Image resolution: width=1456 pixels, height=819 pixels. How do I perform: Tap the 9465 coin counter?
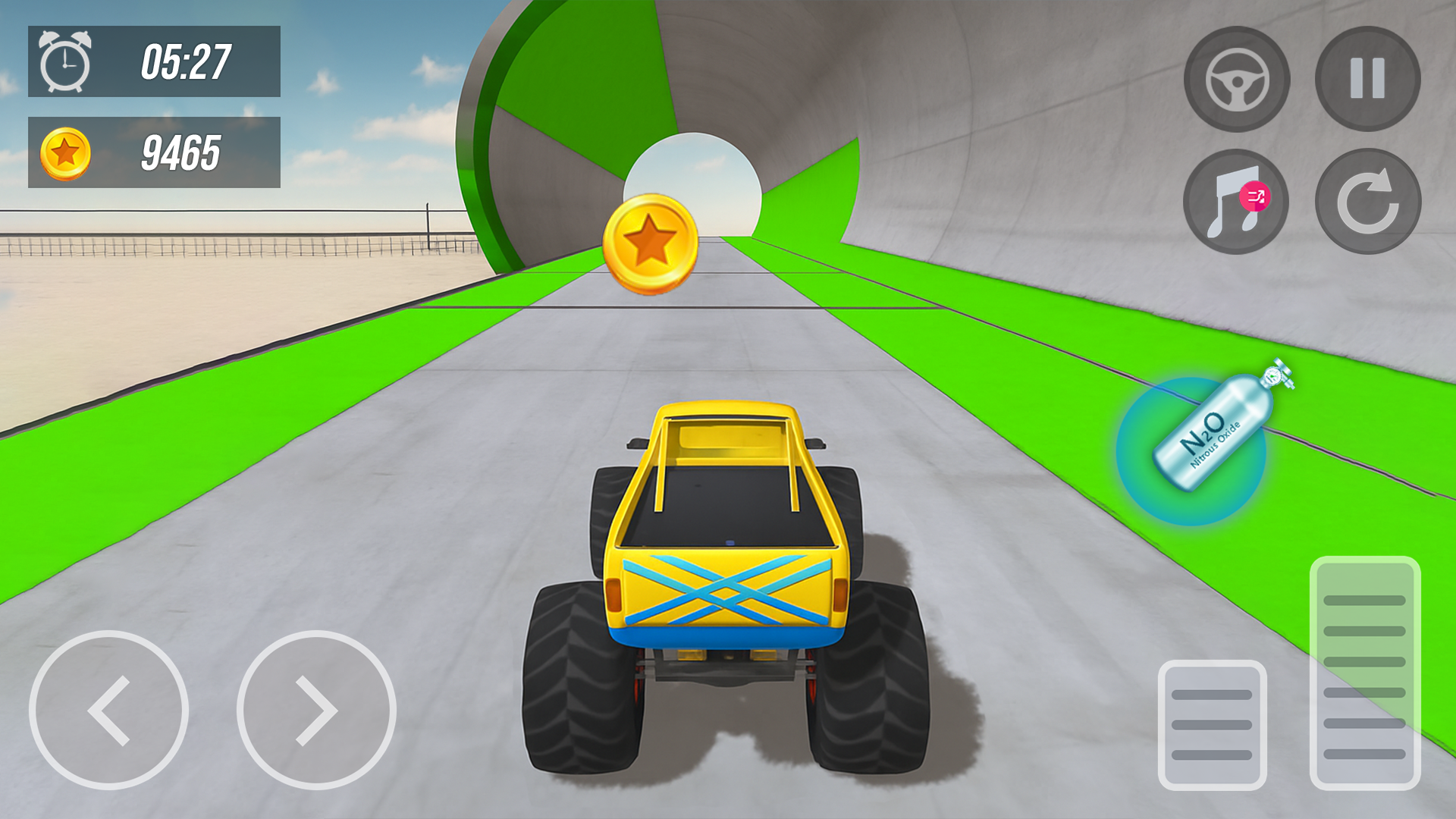tap(180, 150)
